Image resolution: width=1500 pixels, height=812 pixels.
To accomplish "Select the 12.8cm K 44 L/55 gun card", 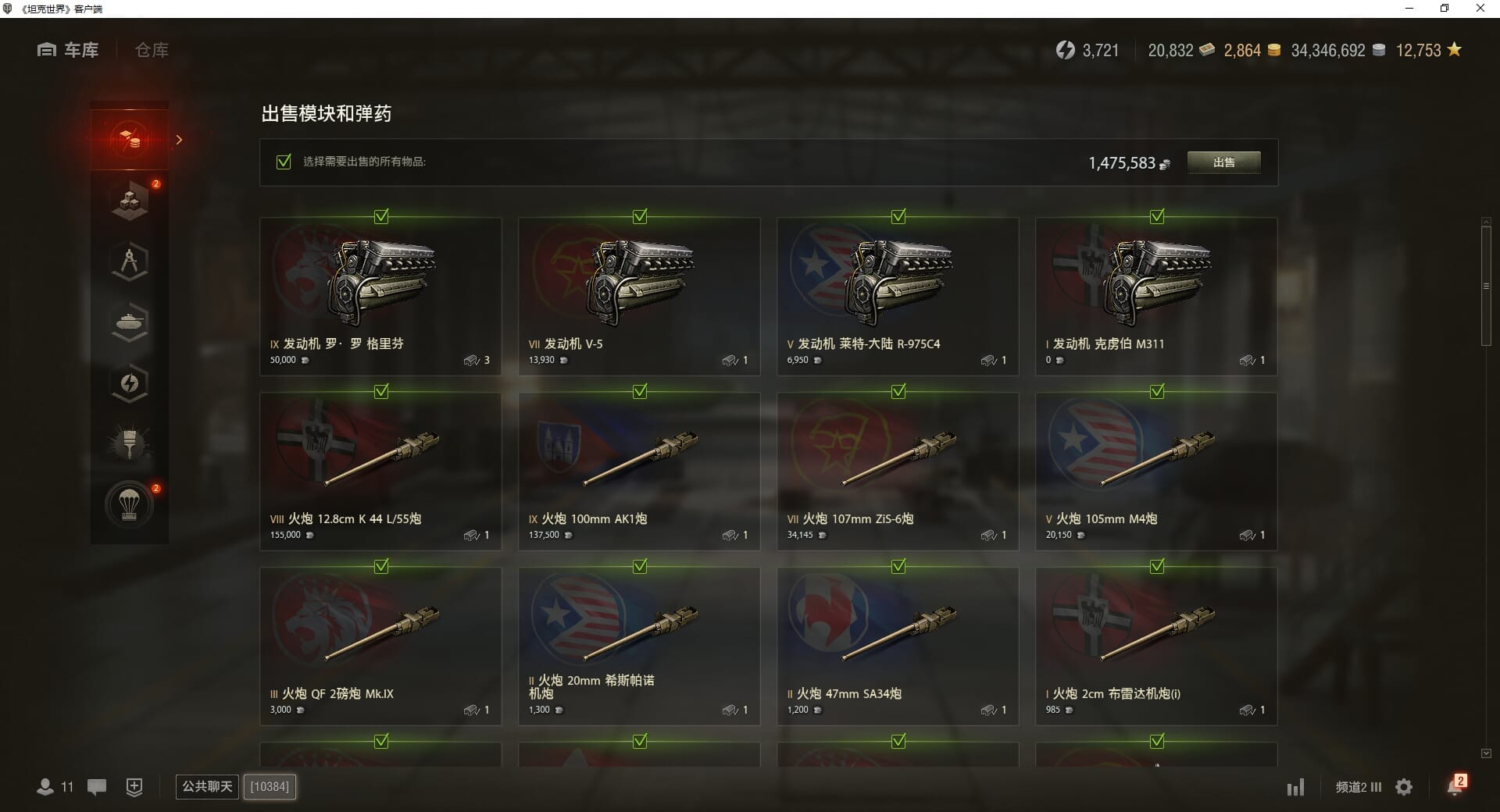I will [x=380, y=472].
